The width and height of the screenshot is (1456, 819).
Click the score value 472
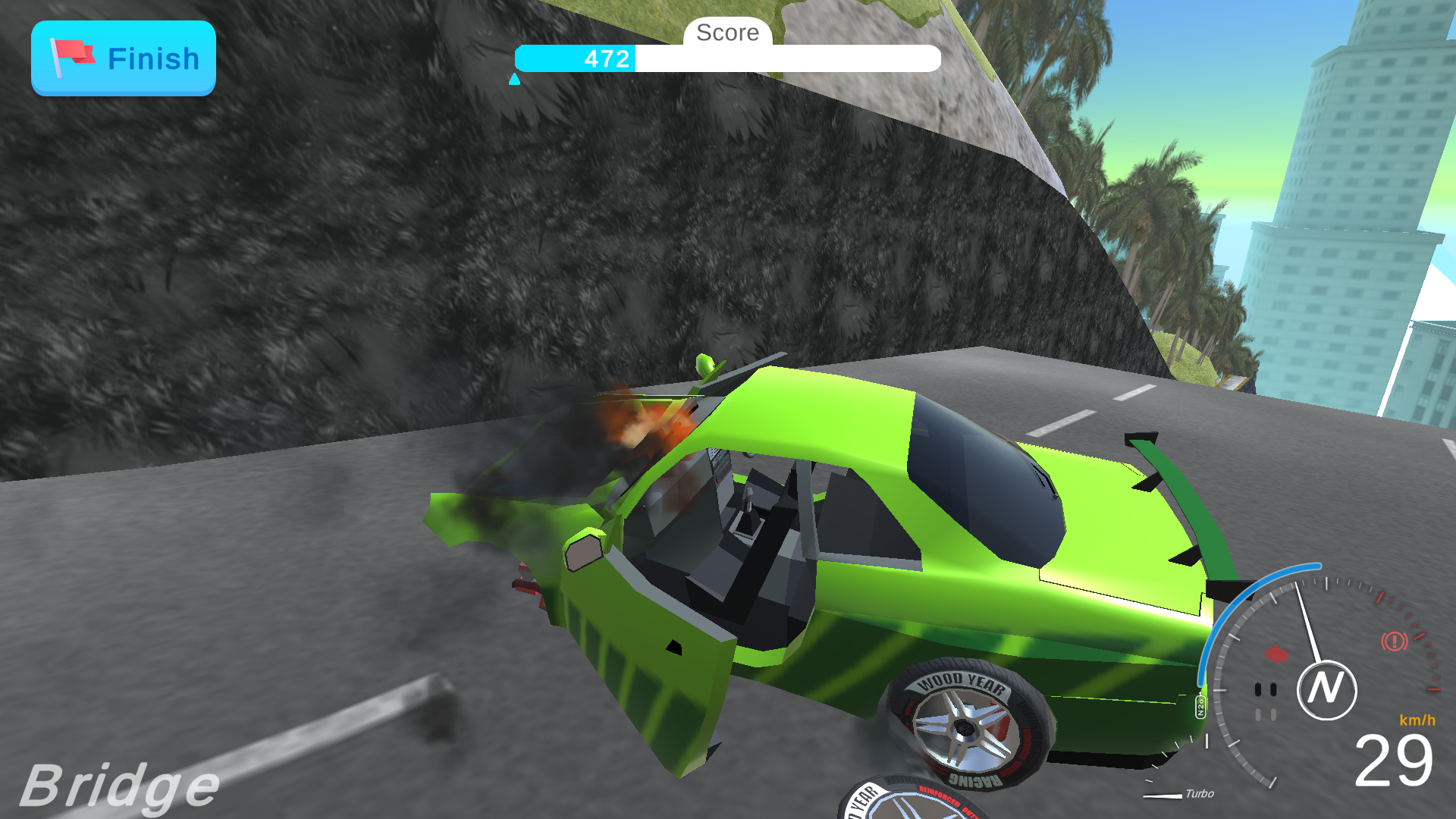[604, 58]
